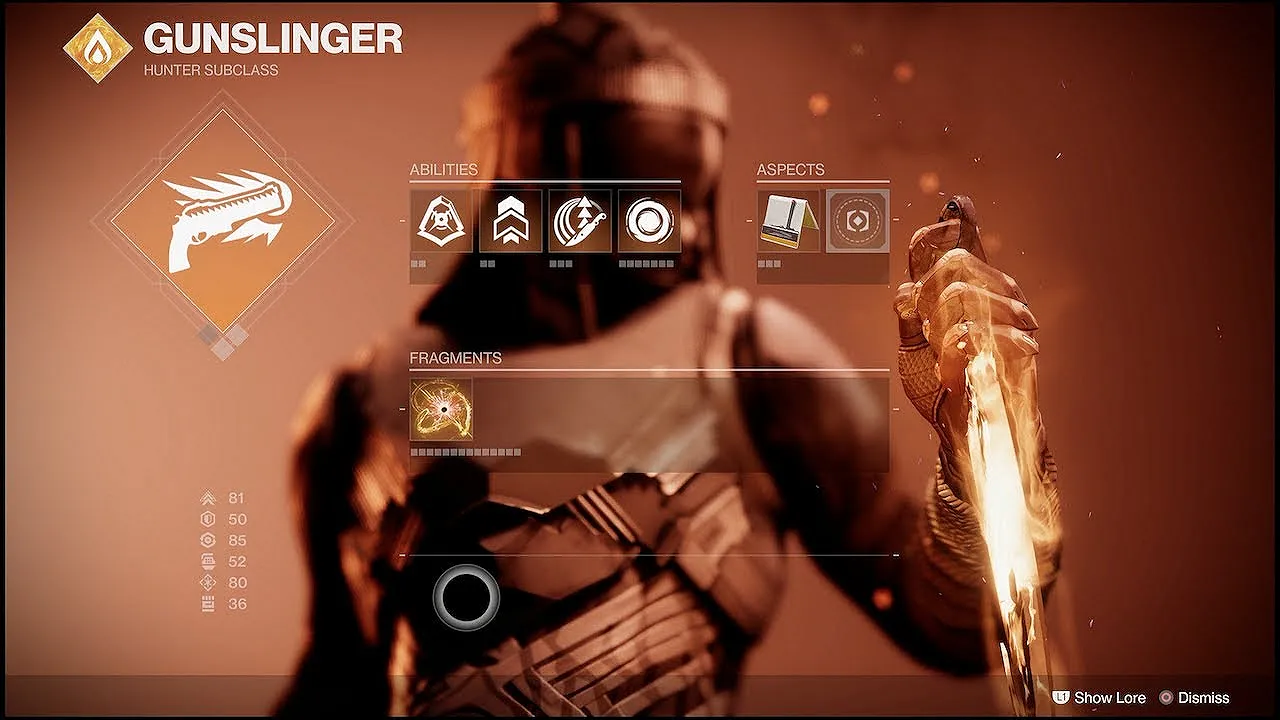Open the Hunter class ability slot

click(x=441, y=221)
